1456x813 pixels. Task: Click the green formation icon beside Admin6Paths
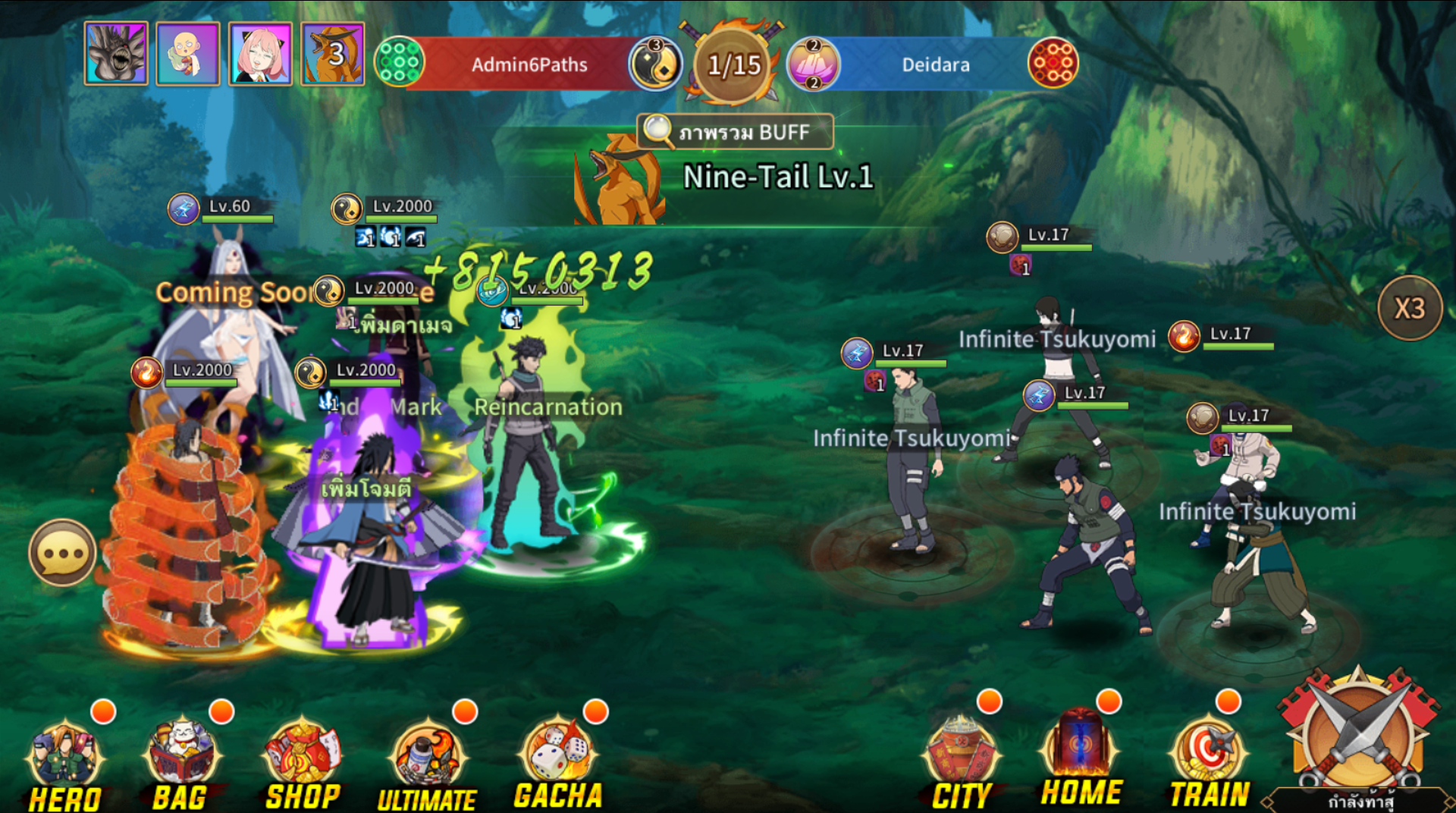pyautogui.click(x=399, y=61)
